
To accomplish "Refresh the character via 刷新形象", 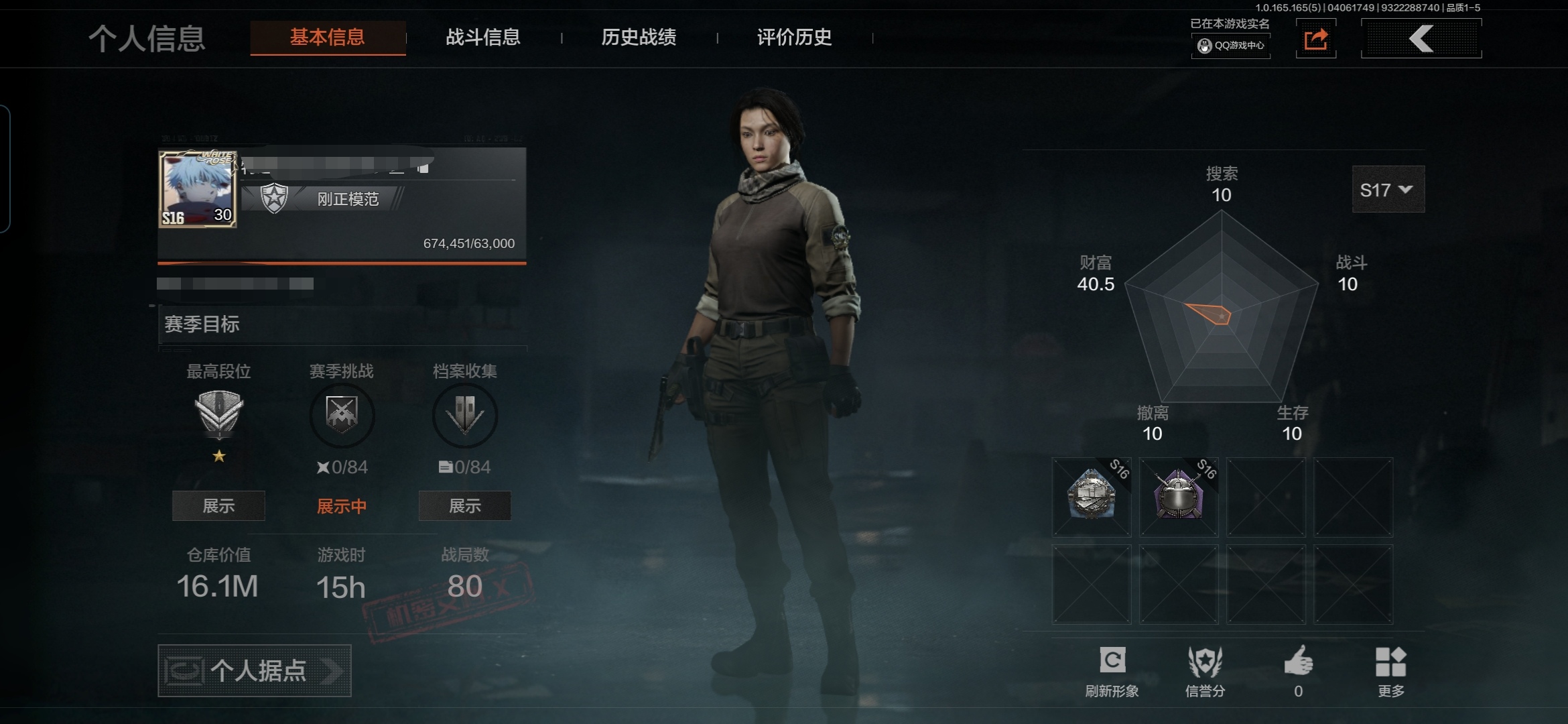I will tap(1112, 670).
